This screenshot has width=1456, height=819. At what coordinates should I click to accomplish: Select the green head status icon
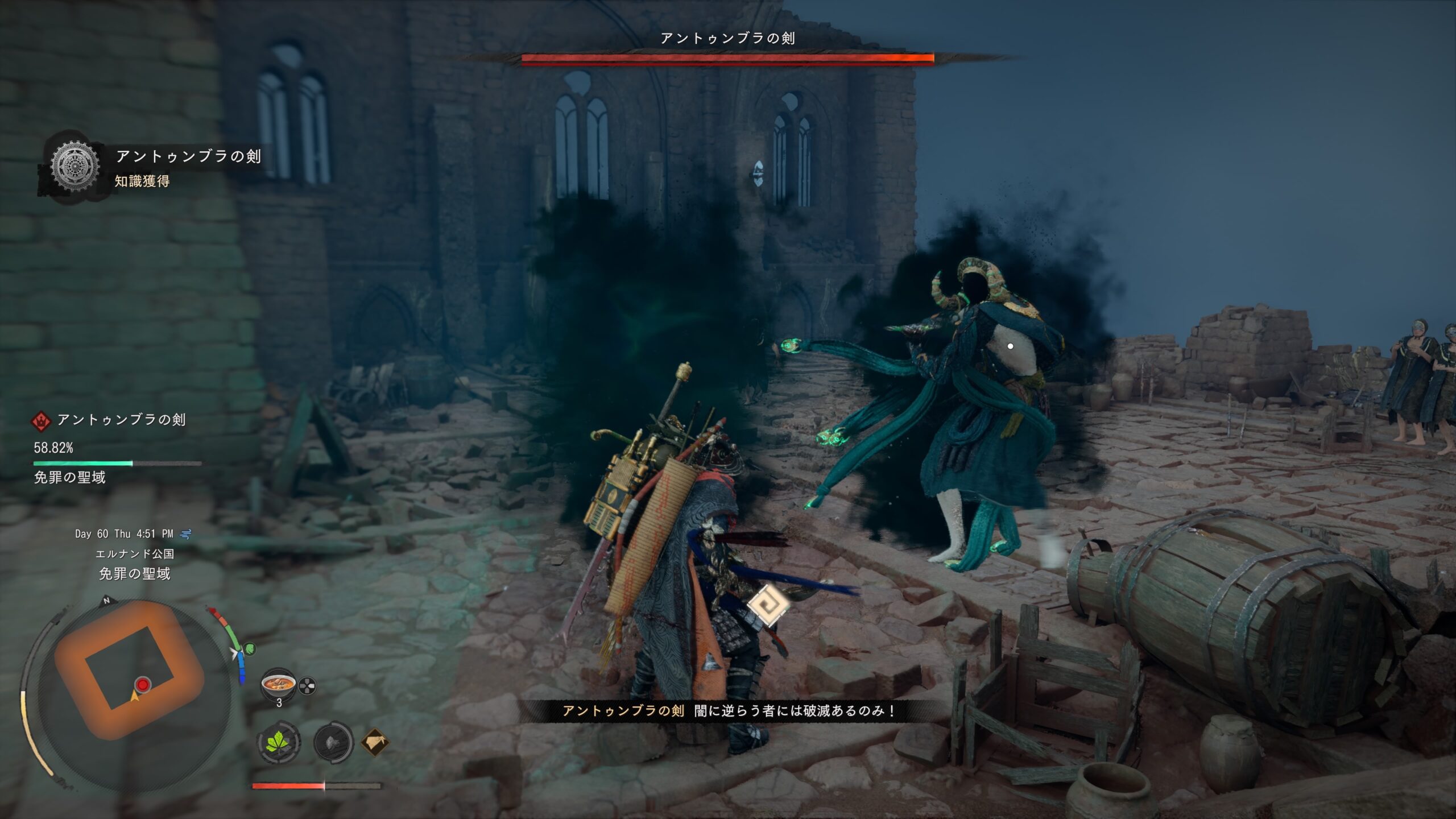(250, 648)
